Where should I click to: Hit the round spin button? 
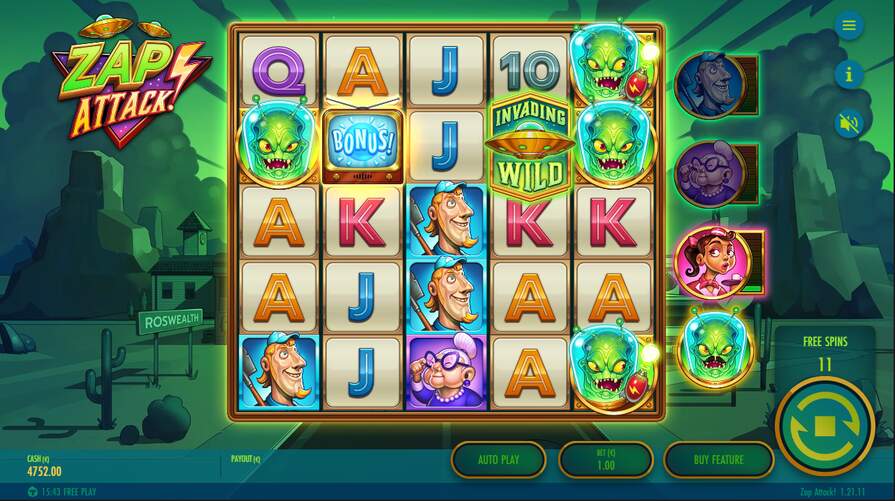click(825, 427)
